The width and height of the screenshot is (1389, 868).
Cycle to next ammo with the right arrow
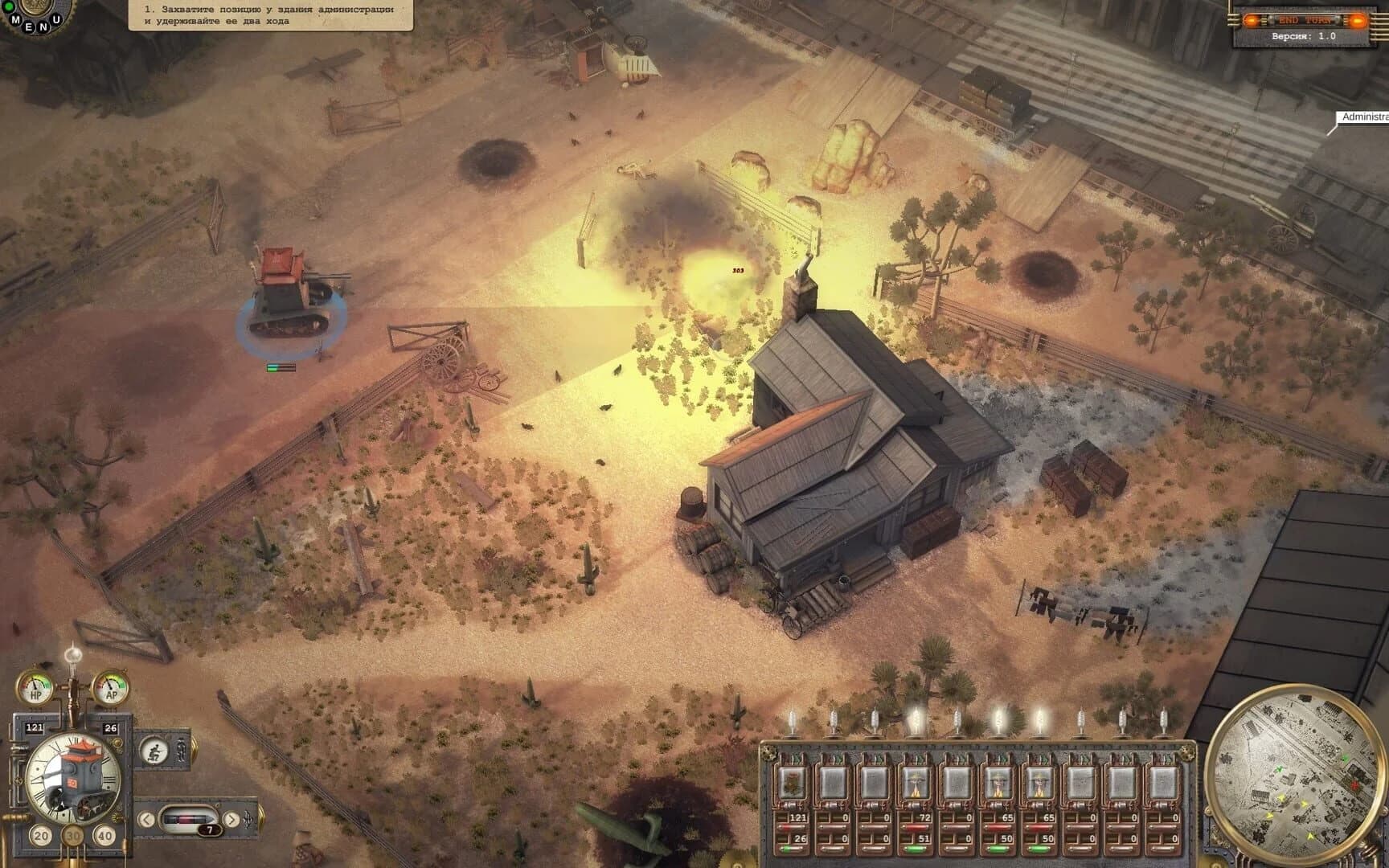pyautogui.click(x=231, y=819)
